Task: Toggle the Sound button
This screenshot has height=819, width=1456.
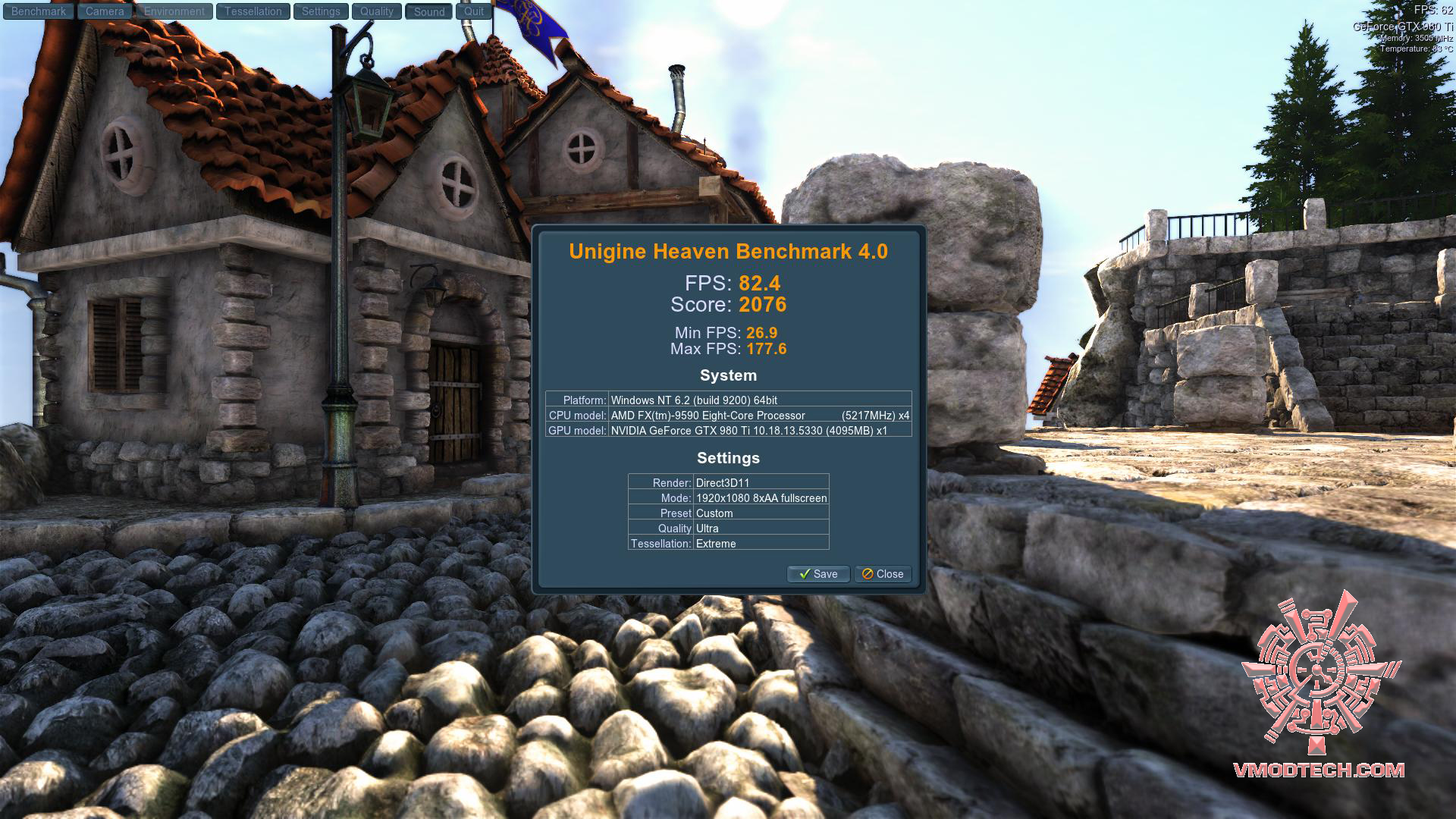Action: [429, 11]
